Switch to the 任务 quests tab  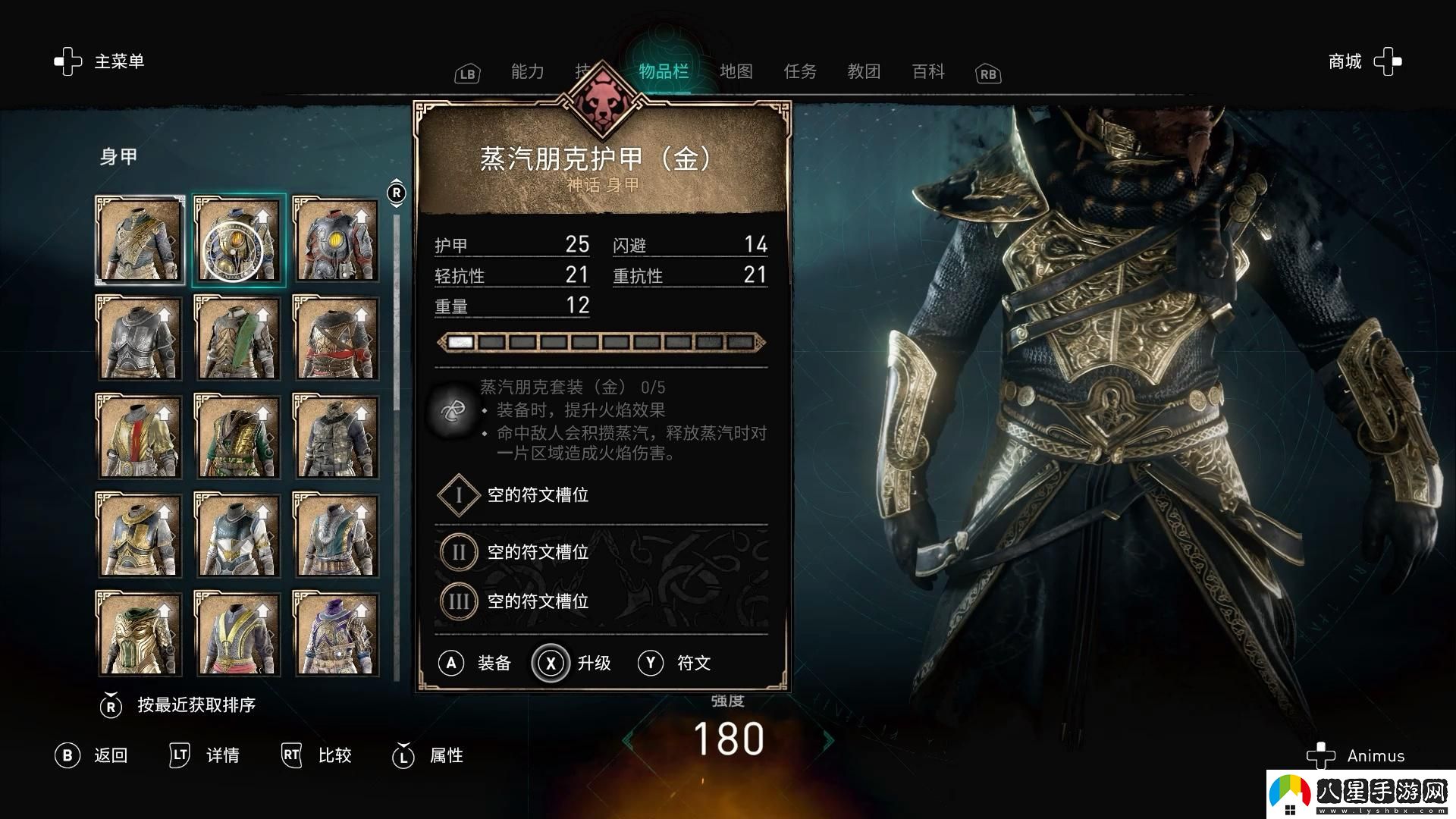pos(800,71)
